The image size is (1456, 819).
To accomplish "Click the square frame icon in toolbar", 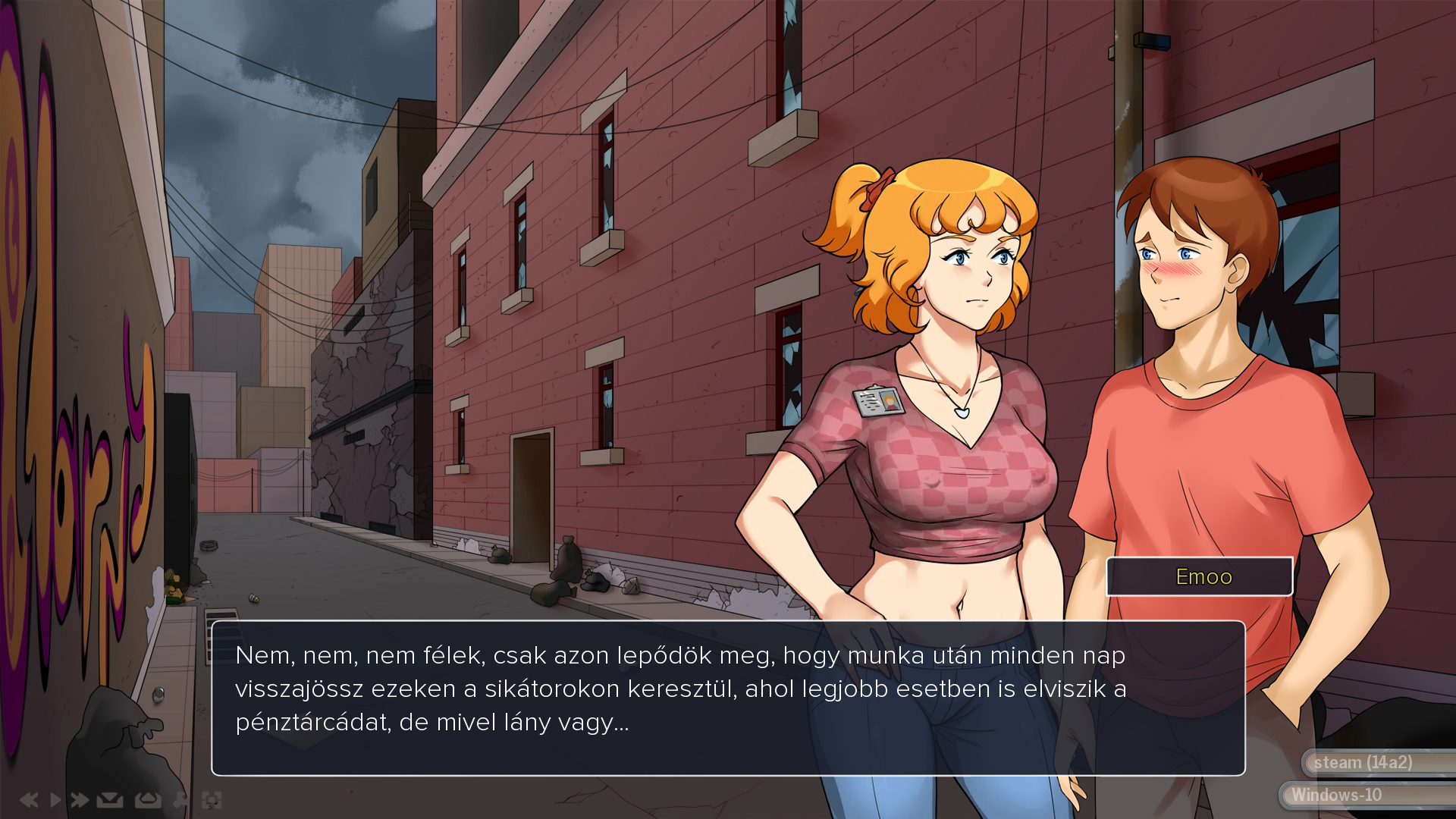I will point(212,800).
